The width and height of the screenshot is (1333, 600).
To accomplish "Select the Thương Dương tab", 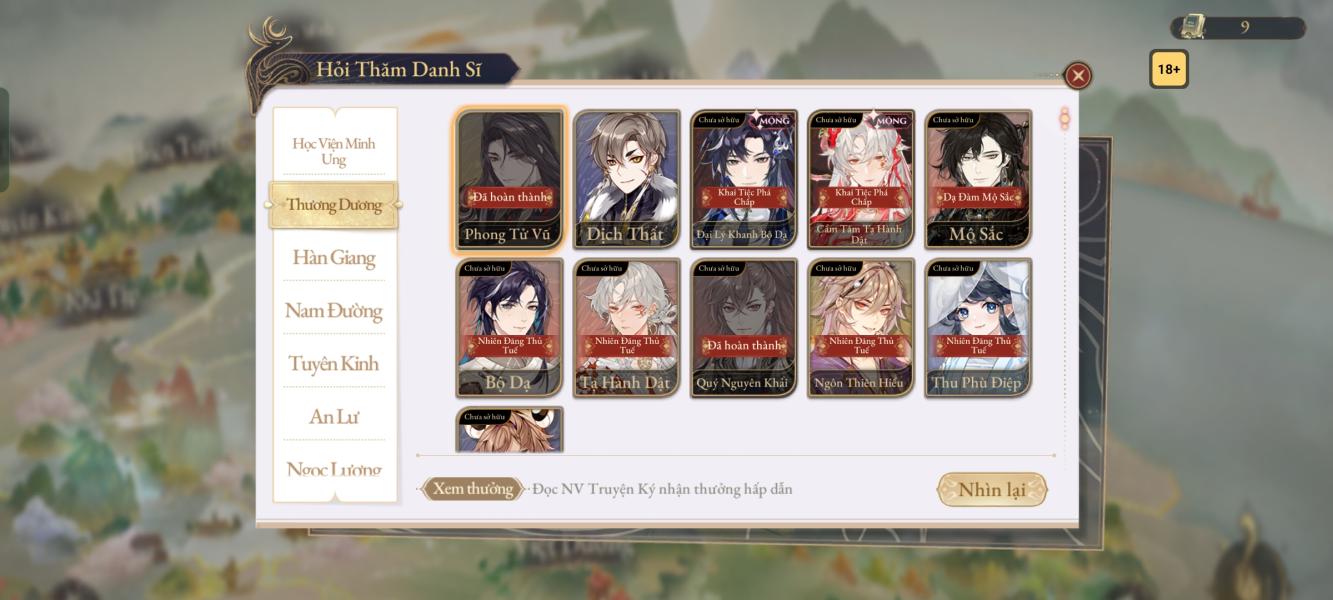I will (x=334, y=205).
